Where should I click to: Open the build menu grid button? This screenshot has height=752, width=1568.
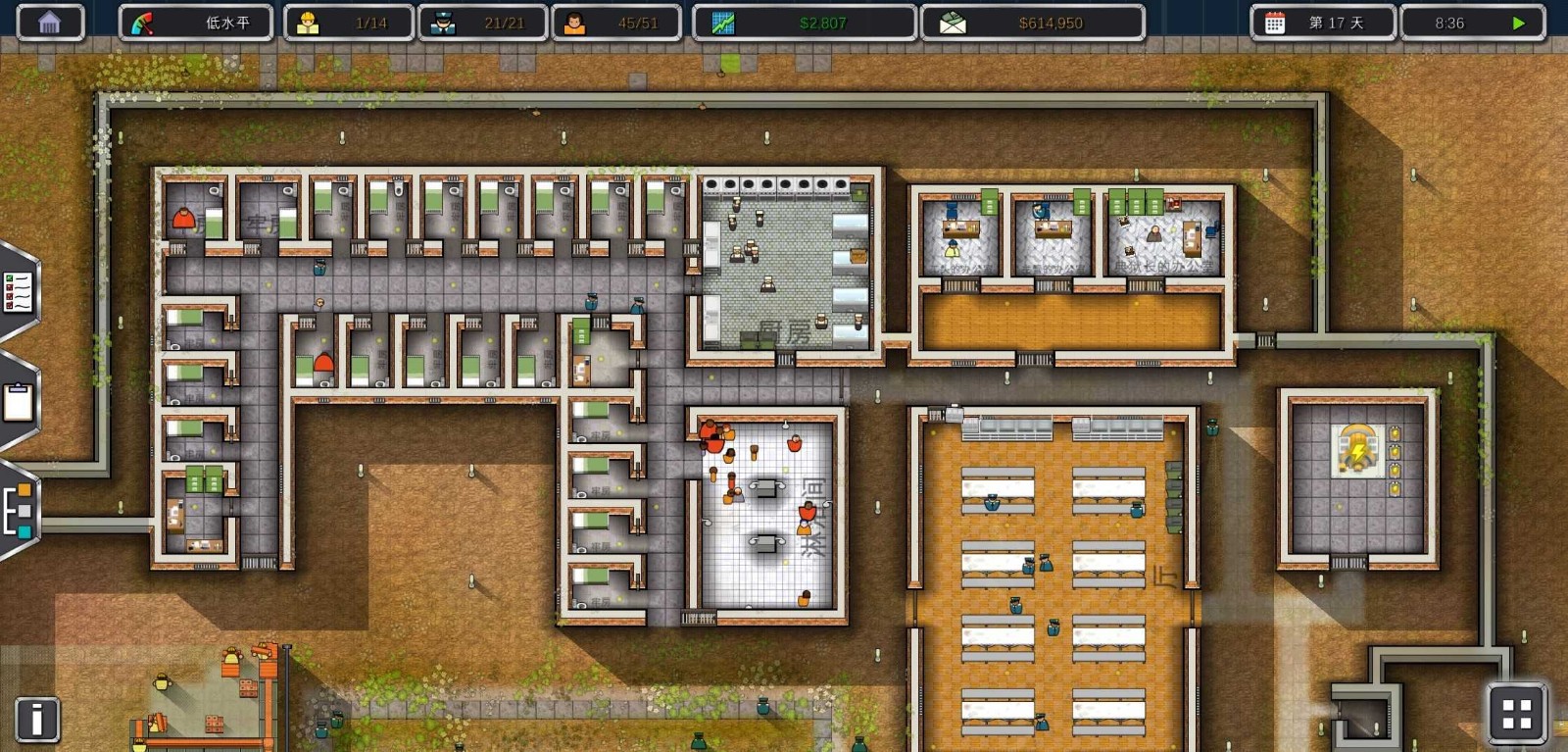point(1516,713)
